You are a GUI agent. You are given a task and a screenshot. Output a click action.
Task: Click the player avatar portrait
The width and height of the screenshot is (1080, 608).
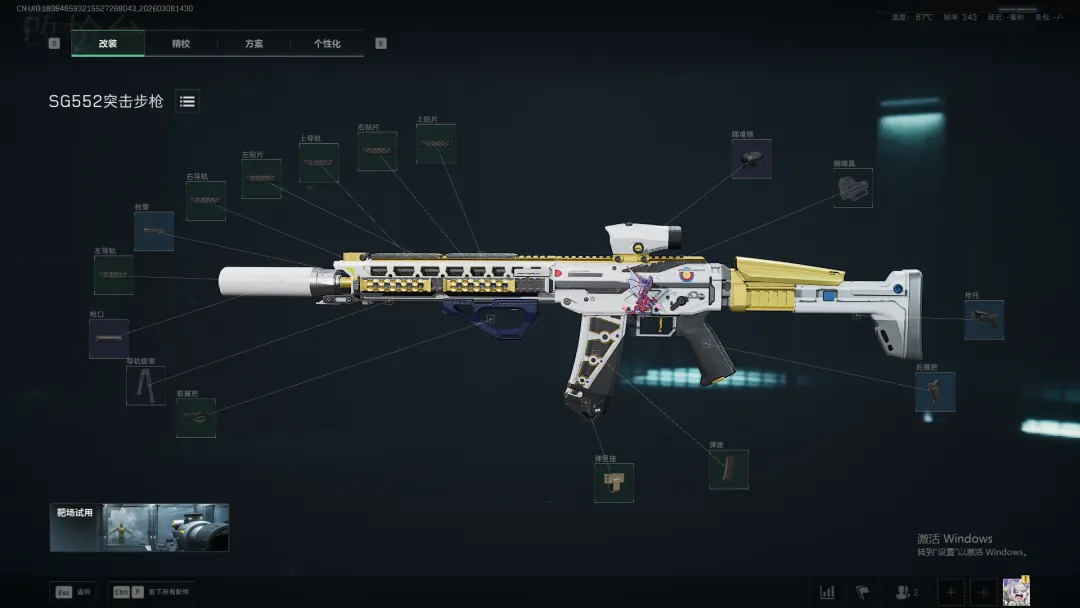(1017, 591)
